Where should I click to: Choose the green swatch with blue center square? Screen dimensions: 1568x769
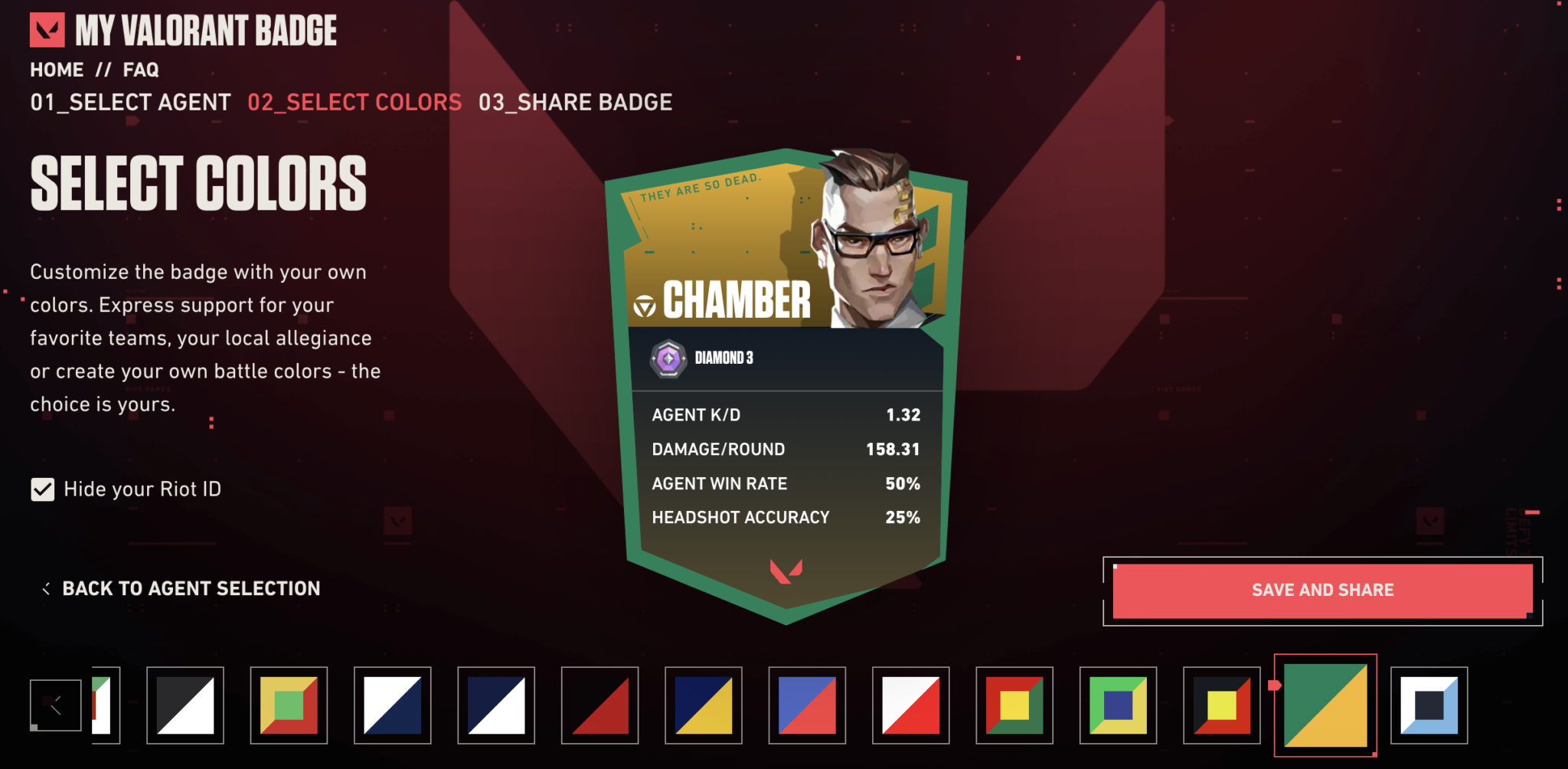pyautogui.click(x=1118, y=705)
